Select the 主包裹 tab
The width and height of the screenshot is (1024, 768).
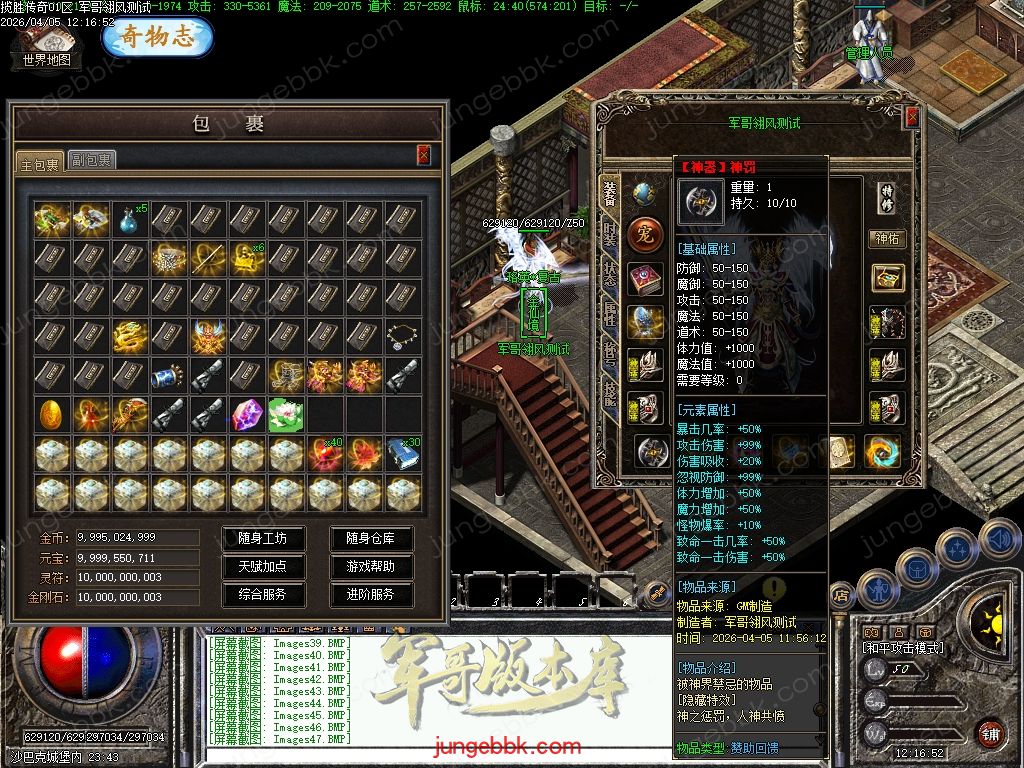[x=40, y=161]
